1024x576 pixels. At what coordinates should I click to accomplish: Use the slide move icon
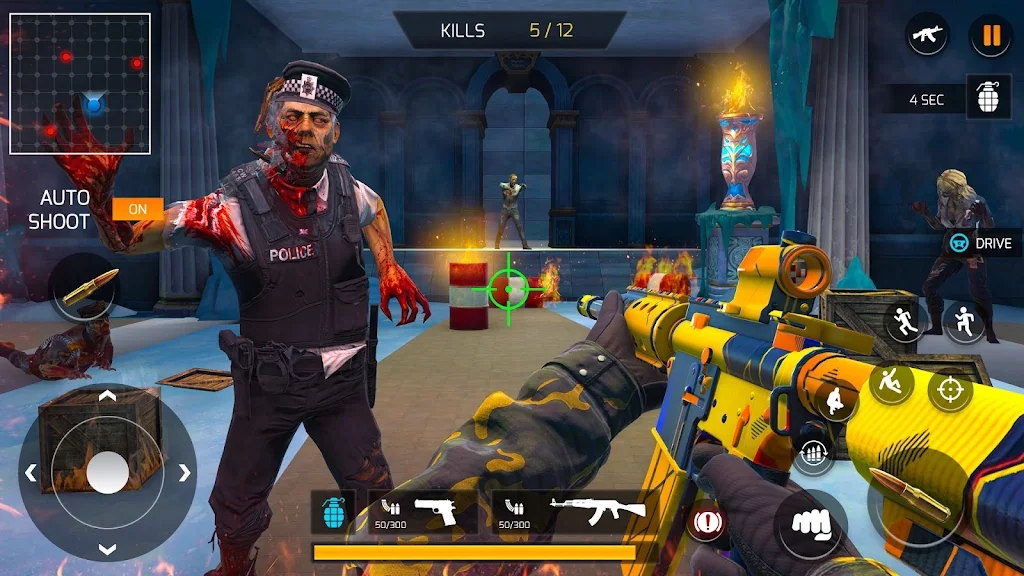(x=890, y=382)
